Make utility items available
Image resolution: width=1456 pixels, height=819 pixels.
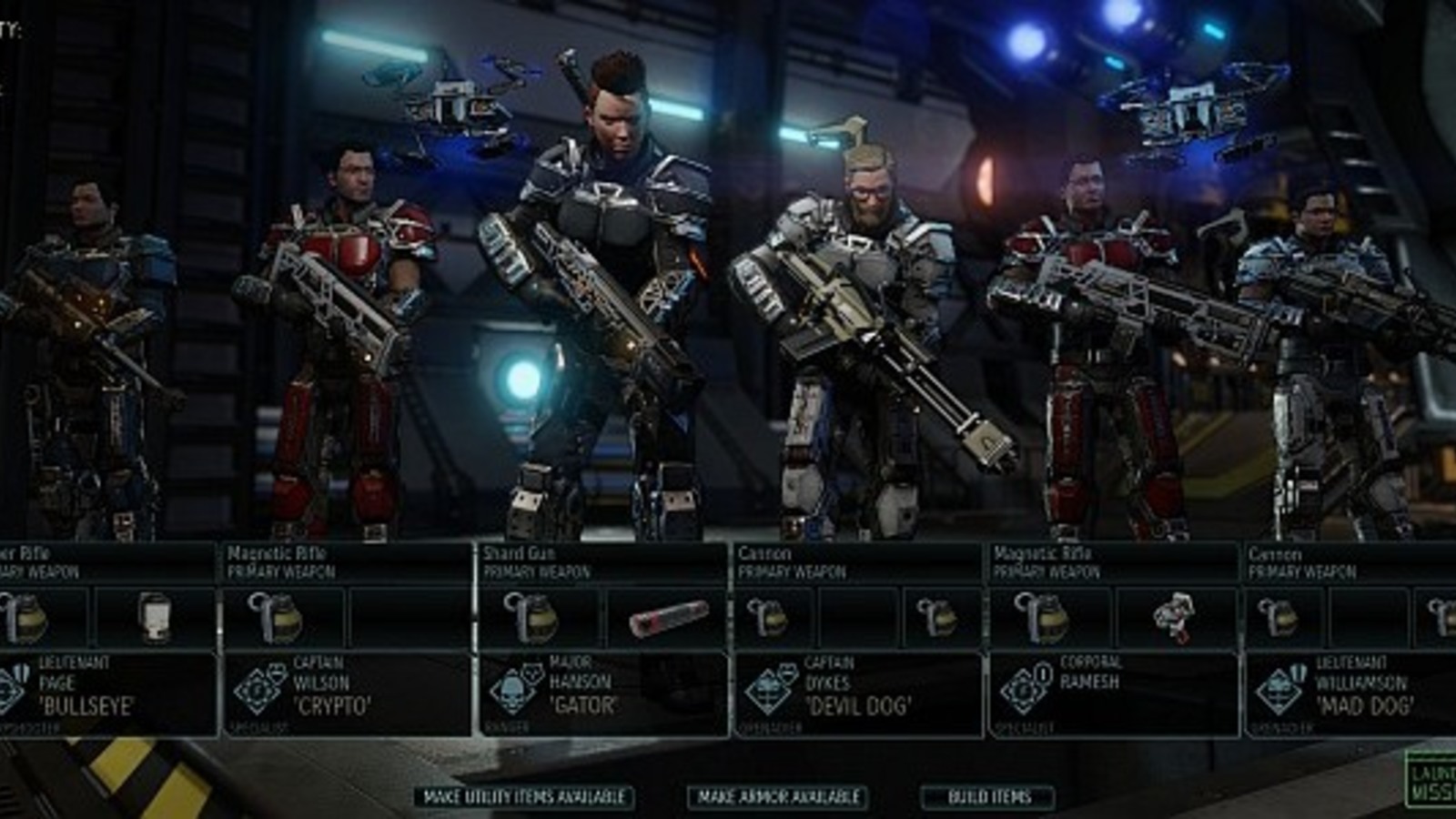point(524,797)
